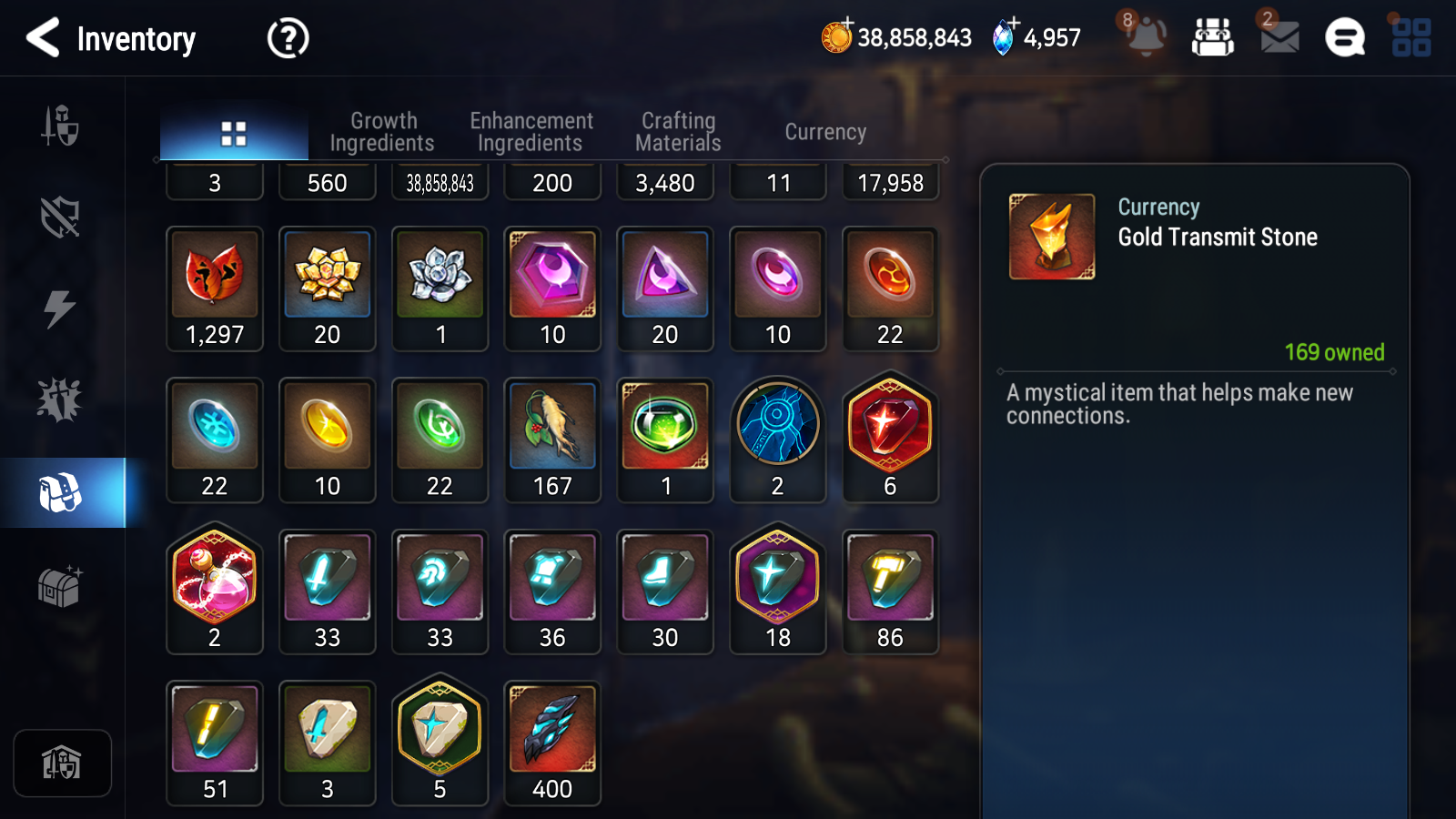The width and height of the screenshot is (1456, 819).
Task: Open the four-square main menu icon
Action: (1411, 38)
